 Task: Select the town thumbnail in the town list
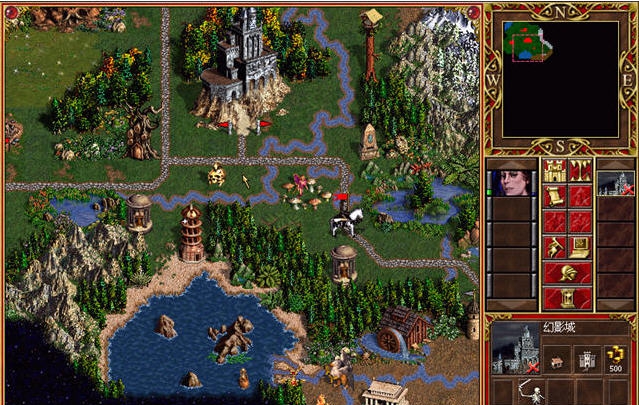616,183
